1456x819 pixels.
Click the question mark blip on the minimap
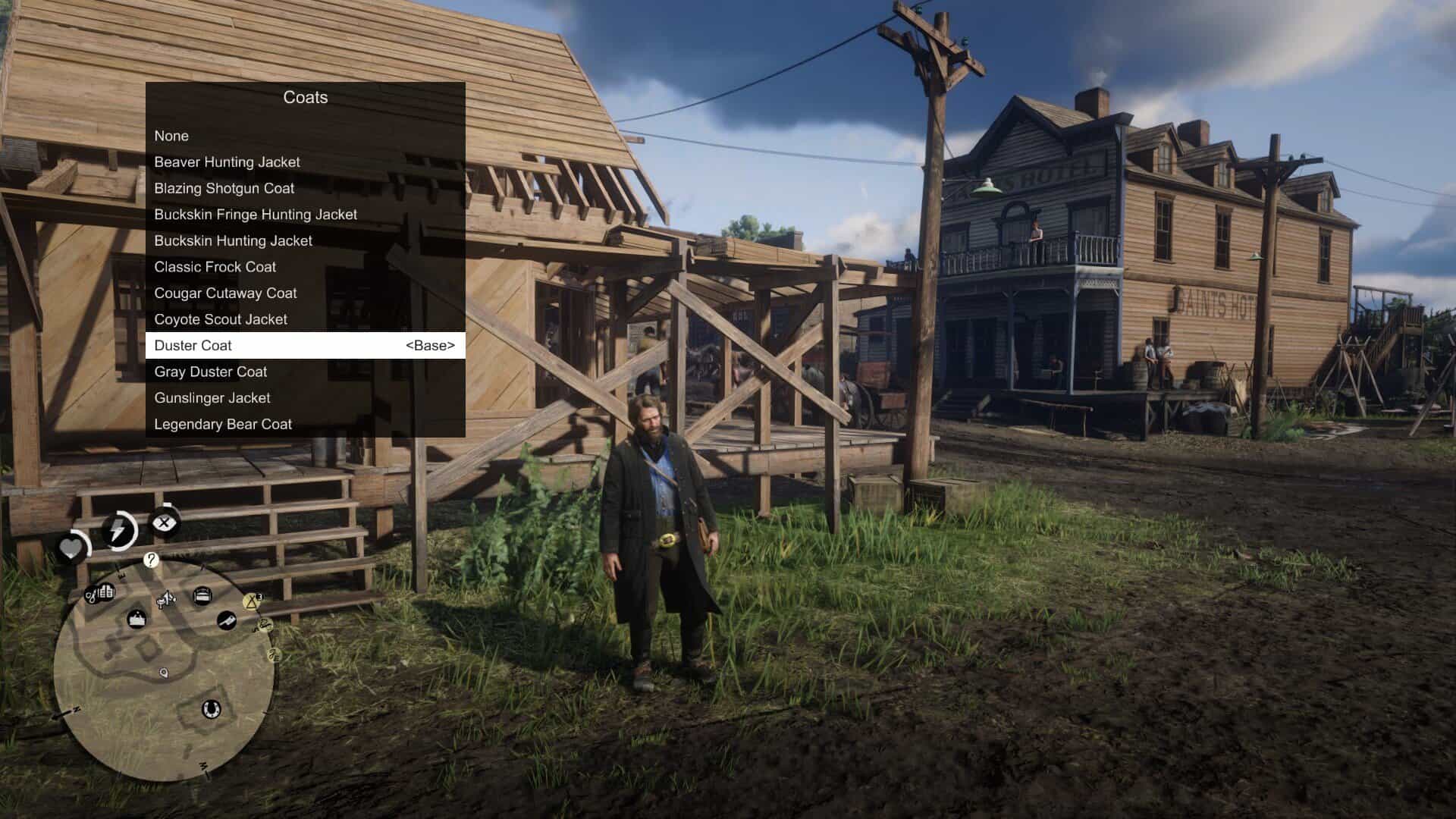coord(150,561)
